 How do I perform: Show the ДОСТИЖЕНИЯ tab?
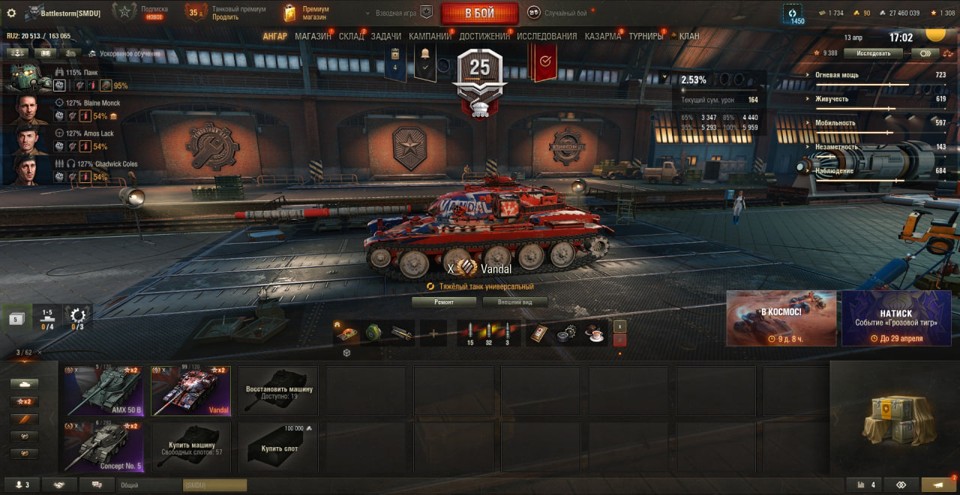pos(483,36)
